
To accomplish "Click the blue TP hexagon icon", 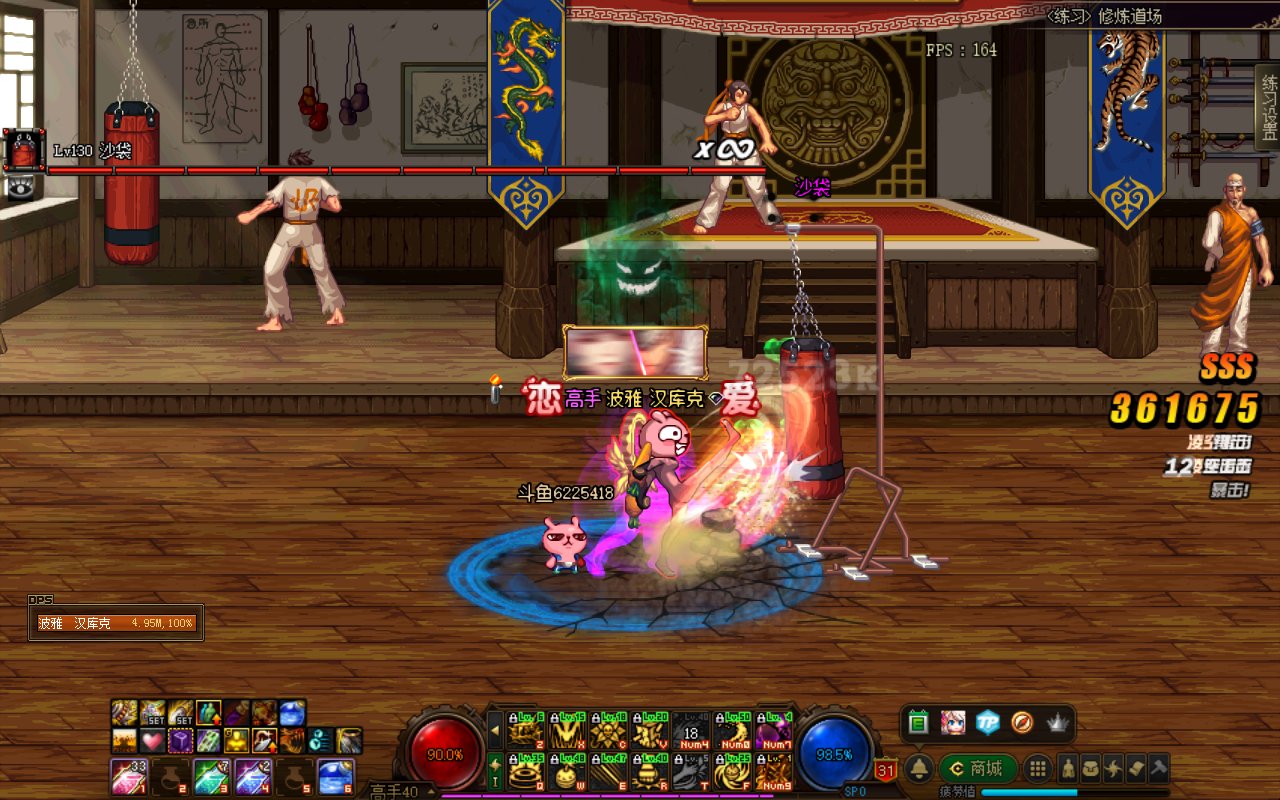I will click(988, 721).
